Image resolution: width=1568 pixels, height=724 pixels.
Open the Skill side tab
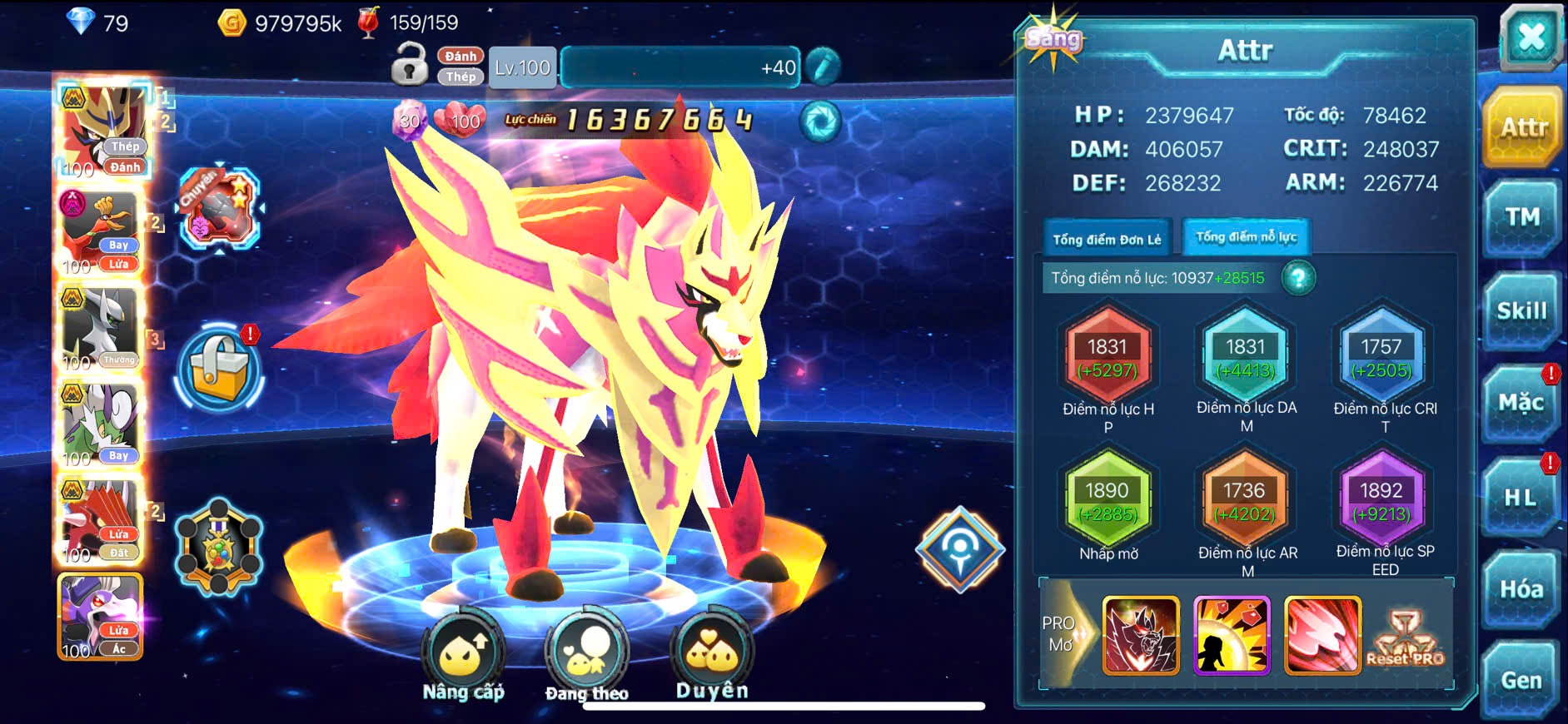coord(1521,311)
